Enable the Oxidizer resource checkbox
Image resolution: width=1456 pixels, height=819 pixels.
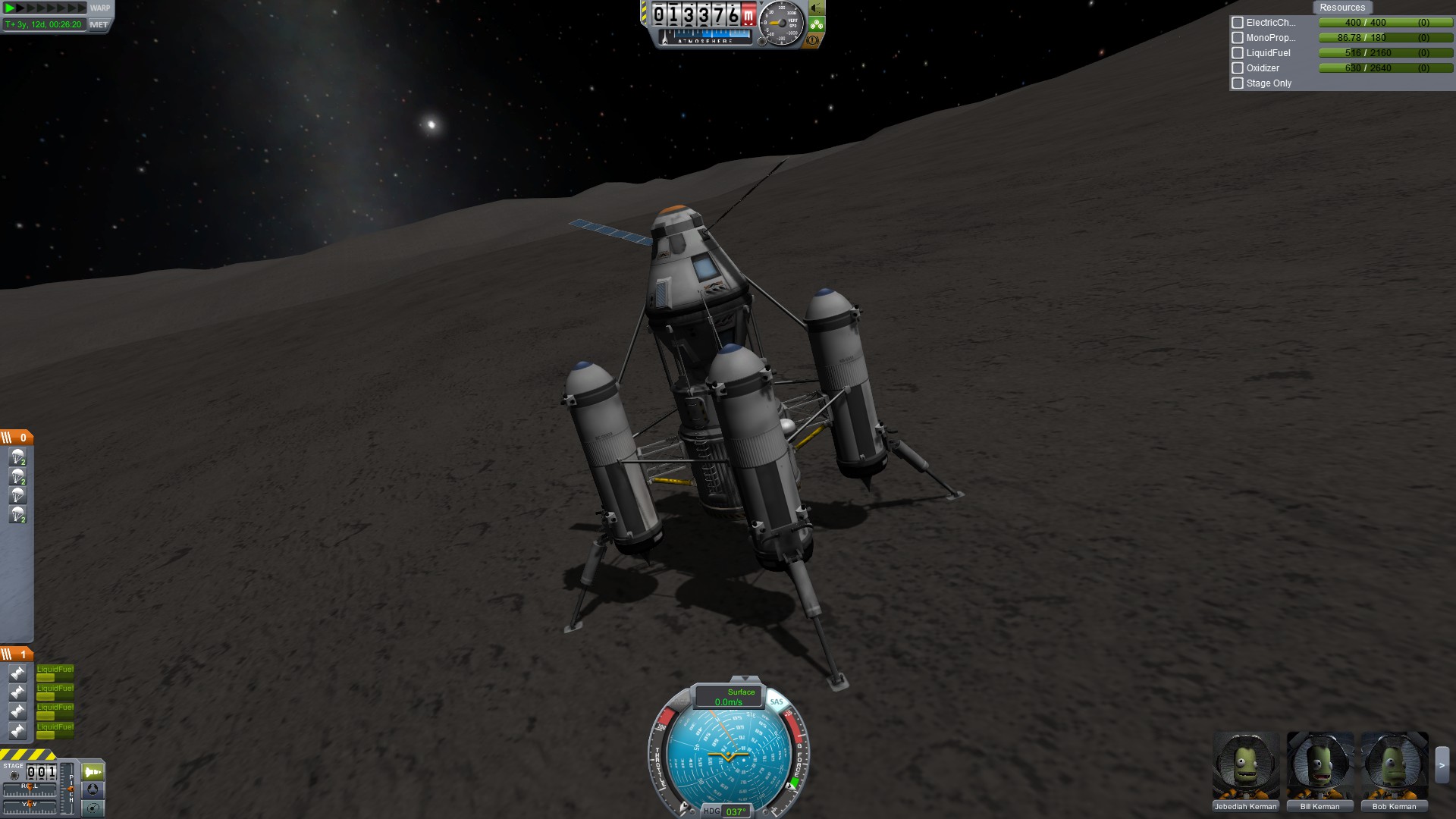[1238, 68]
